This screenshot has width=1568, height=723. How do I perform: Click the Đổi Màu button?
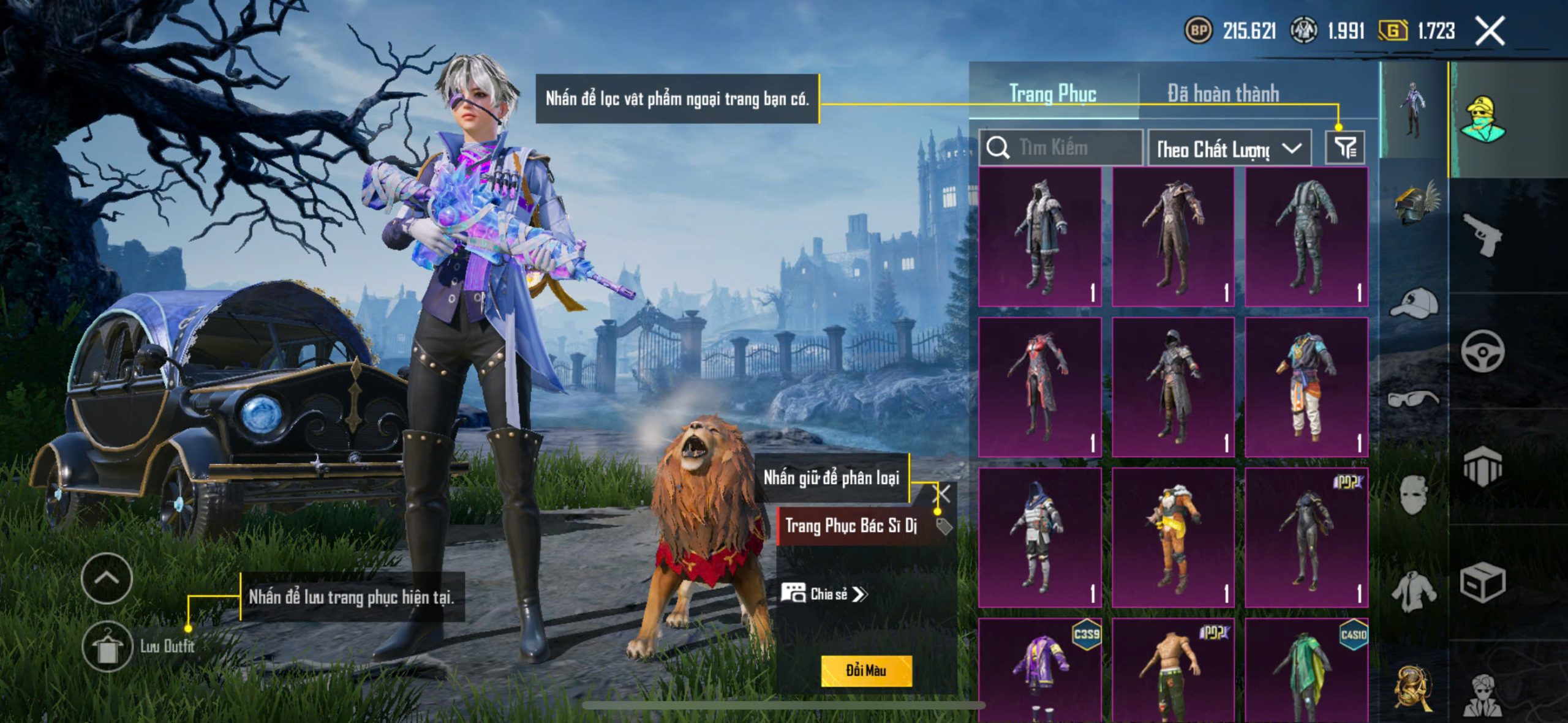(866, 670)
